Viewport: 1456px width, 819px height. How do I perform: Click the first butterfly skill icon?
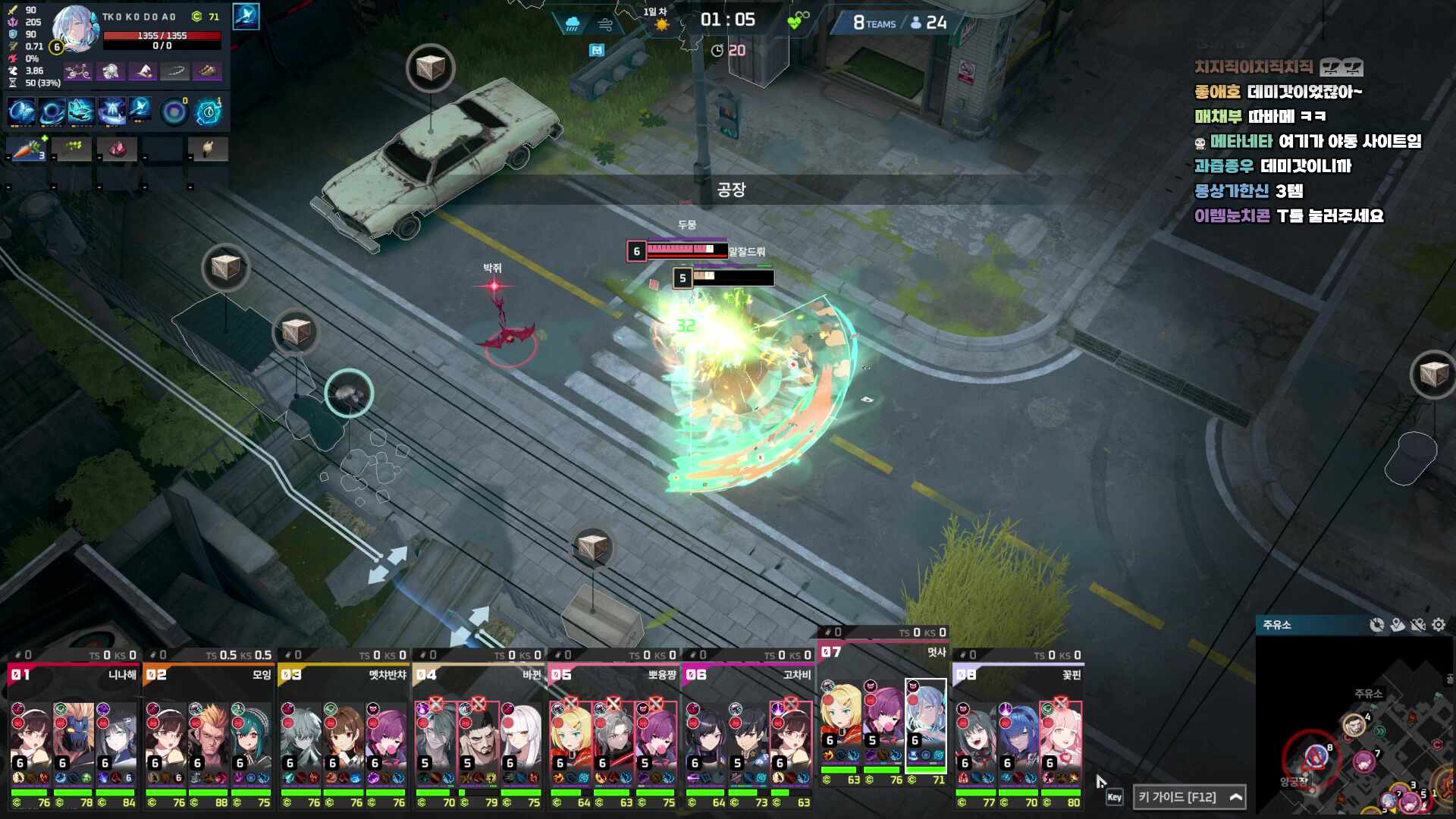[21, 111]
